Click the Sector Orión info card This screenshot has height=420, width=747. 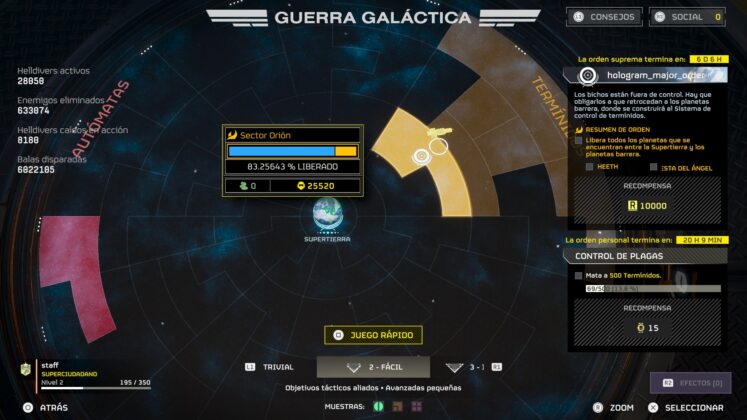coord(292,160)
